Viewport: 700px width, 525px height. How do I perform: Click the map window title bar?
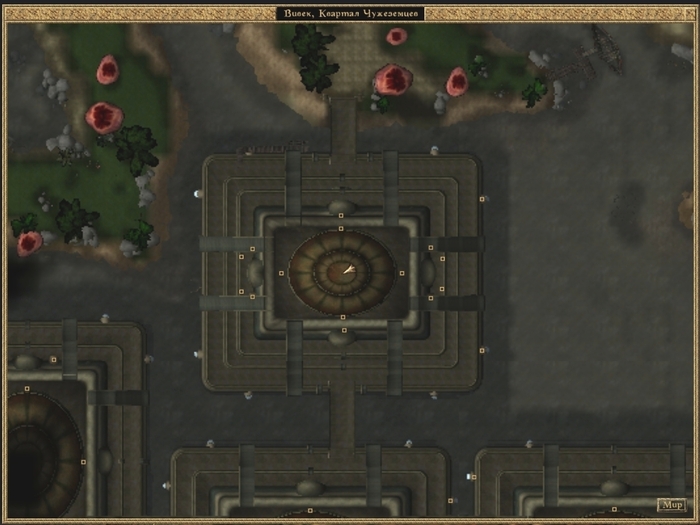pos(350,13)
